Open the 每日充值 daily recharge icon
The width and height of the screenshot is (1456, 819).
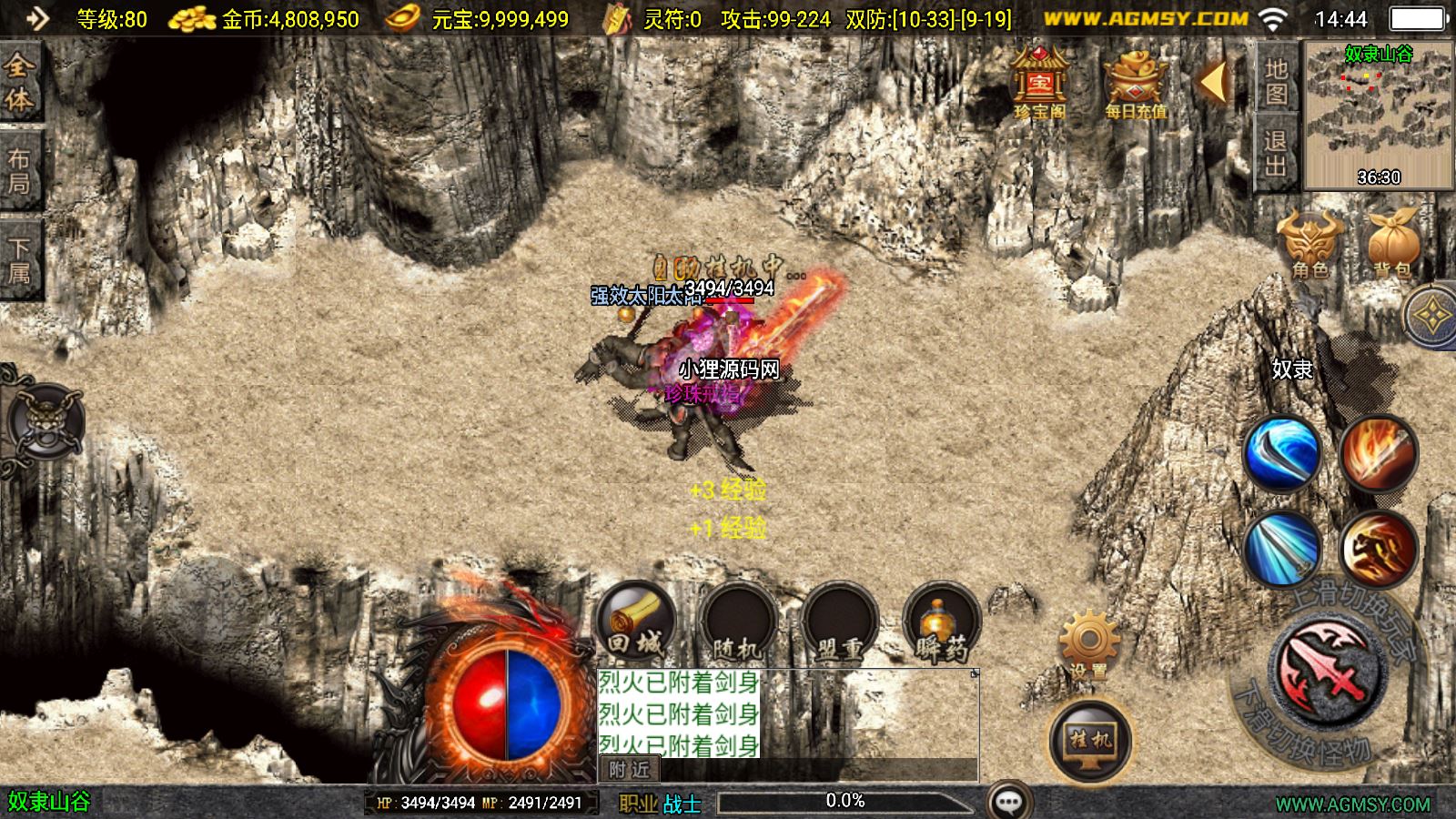click(x=1135, y=84)
